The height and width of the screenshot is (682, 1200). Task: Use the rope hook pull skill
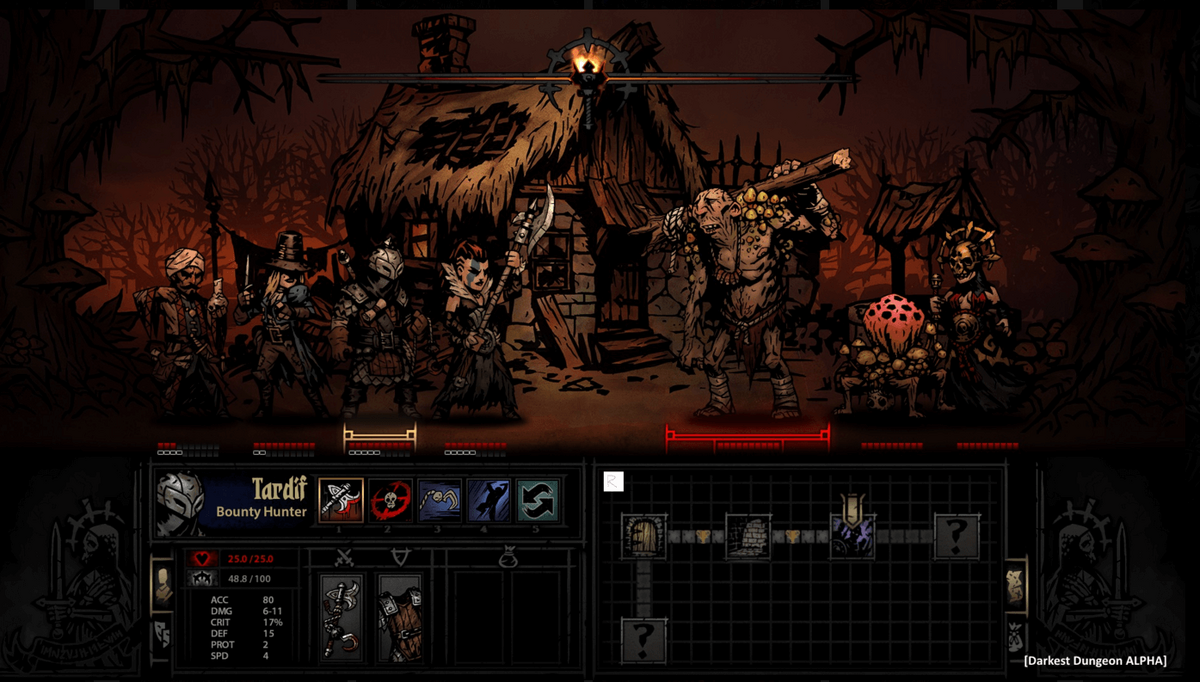(439, 500)
